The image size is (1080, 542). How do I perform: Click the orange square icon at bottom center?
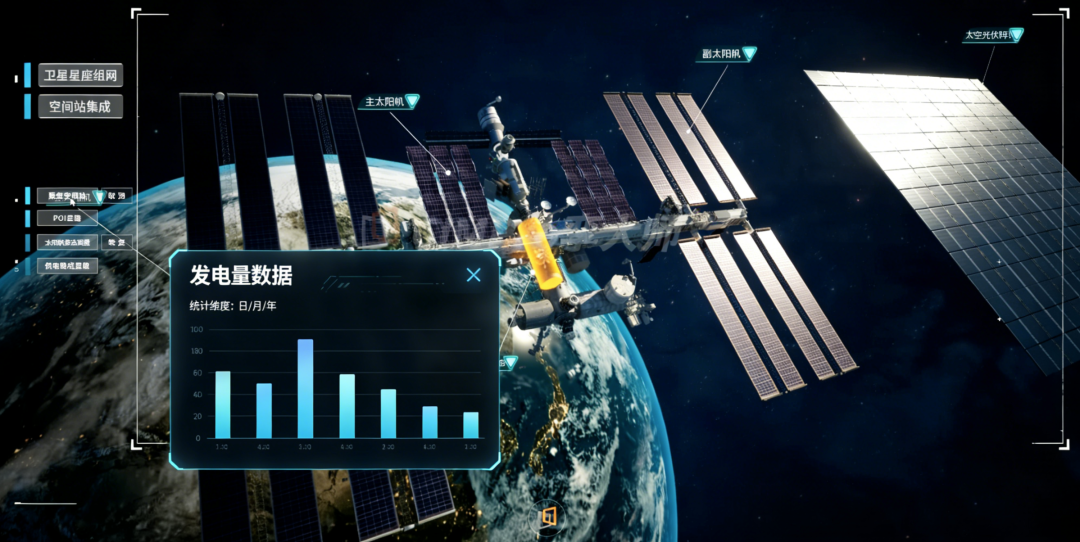pyautogui.click(x=547, y=516)
